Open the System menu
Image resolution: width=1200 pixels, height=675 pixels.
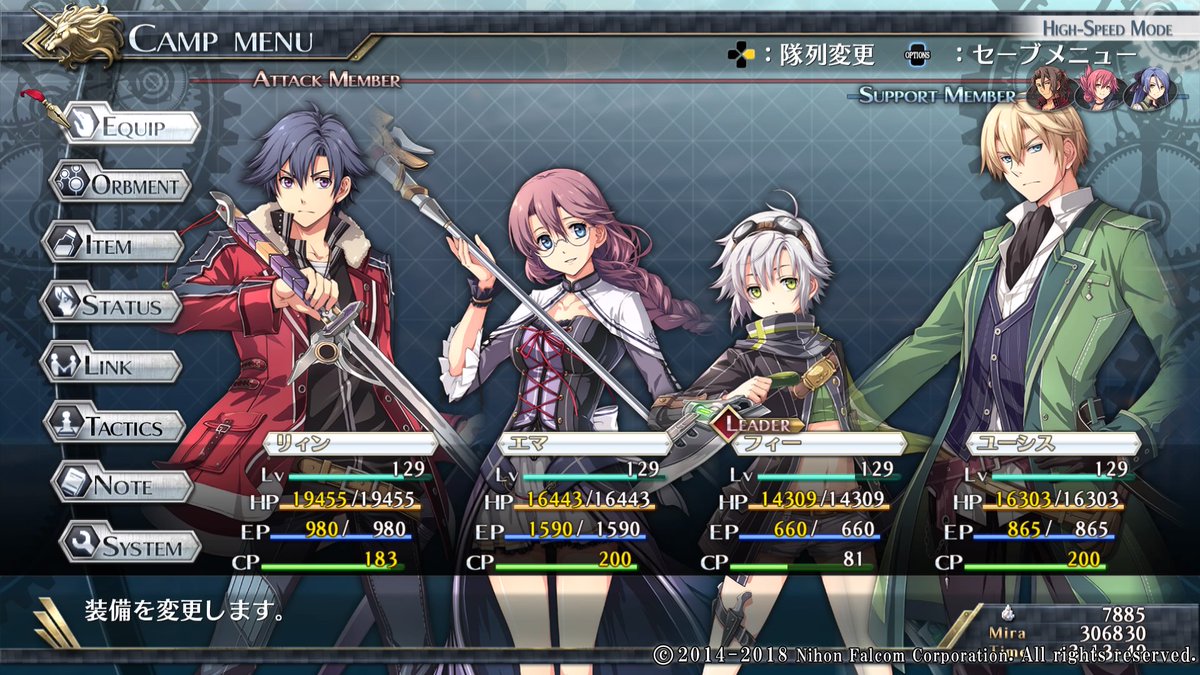(x=130, y=547)
